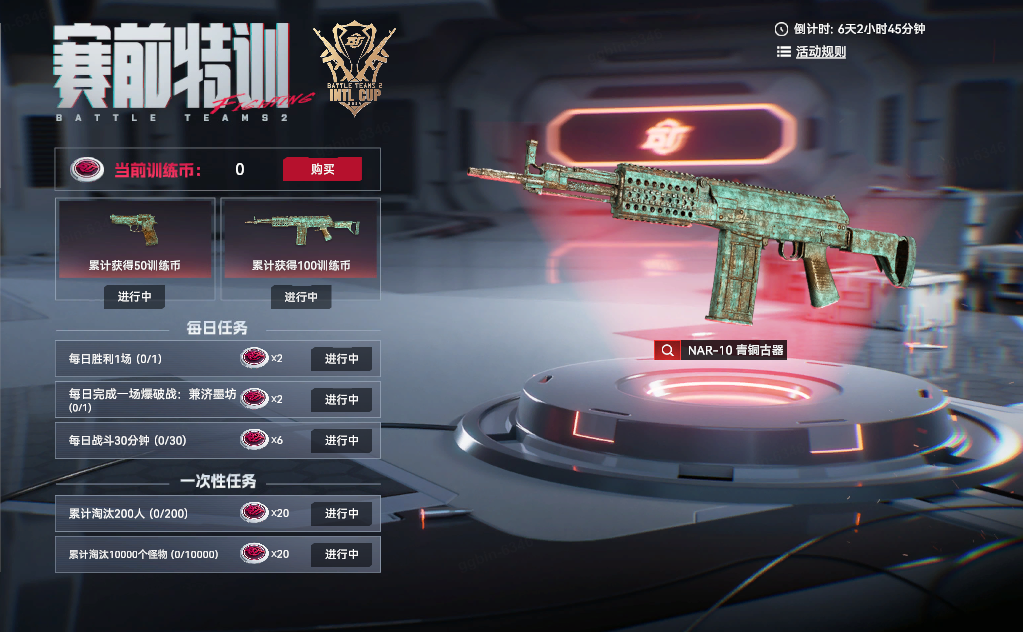Click the red 购买 buy button
Screen dimensions: 1023x632
click(x=322, y=169)
